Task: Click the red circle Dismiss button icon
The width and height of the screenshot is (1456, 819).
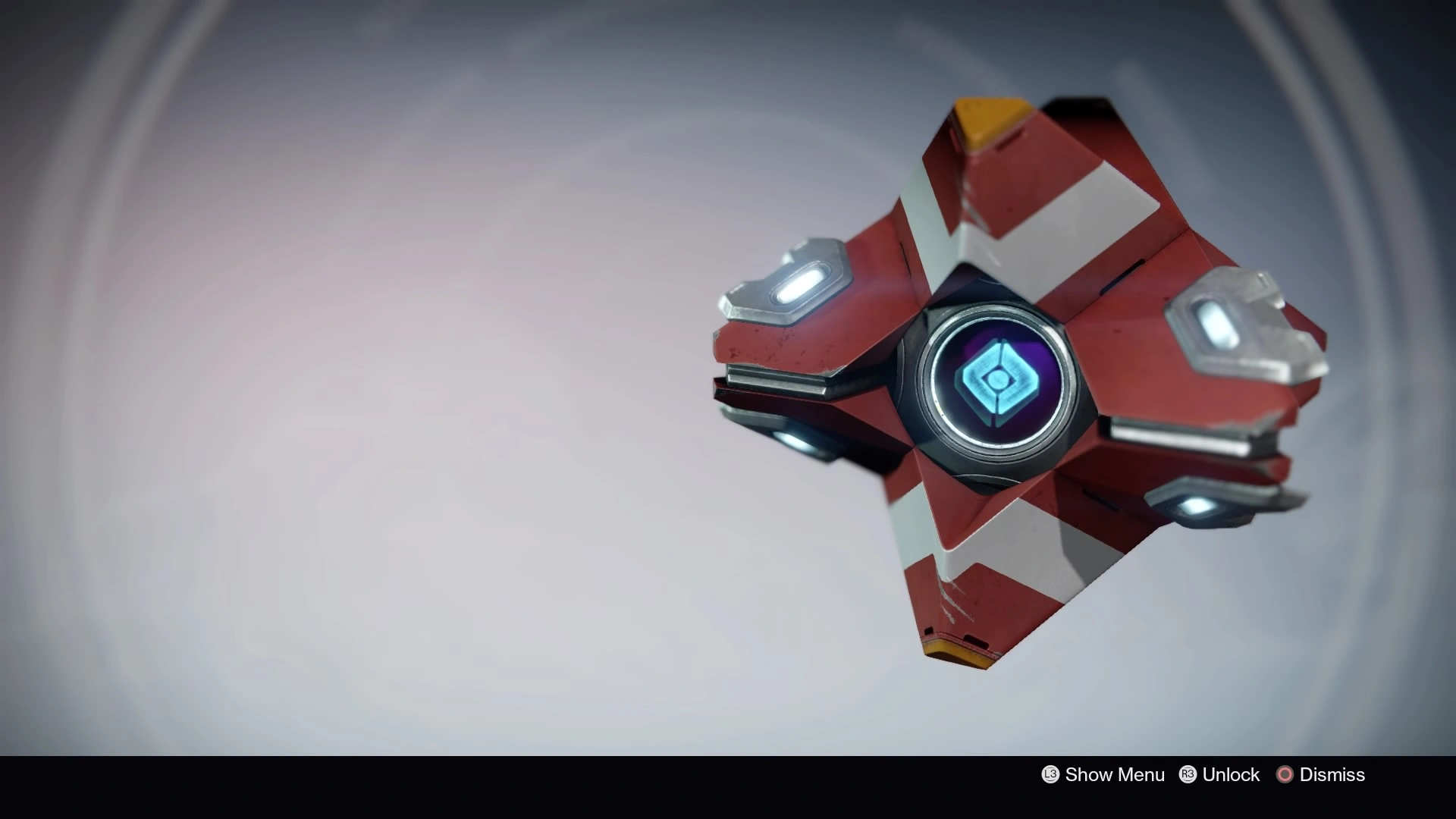Action: tap(1286, 774)
